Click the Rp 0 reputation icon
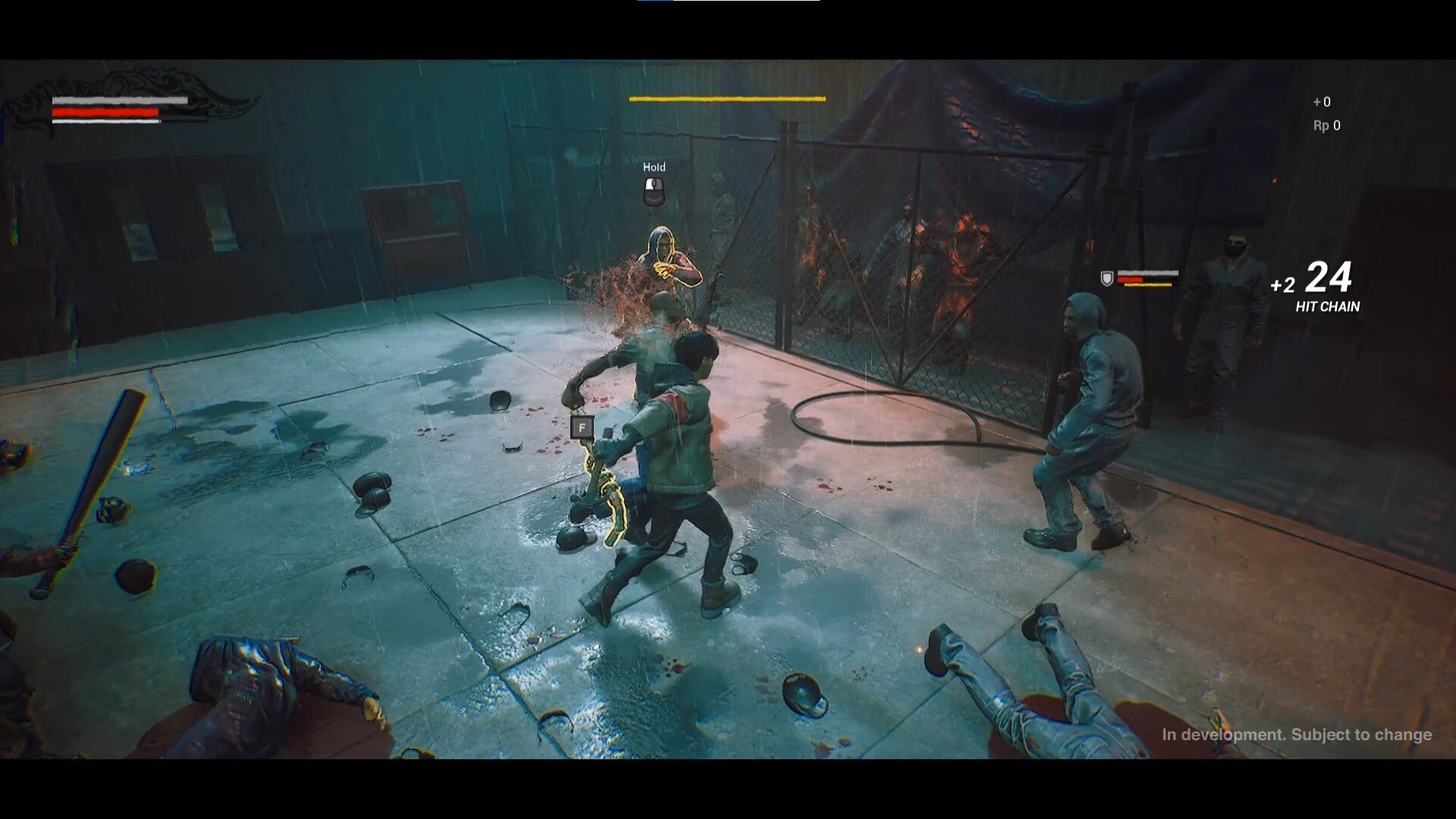 click(1326, 127)
